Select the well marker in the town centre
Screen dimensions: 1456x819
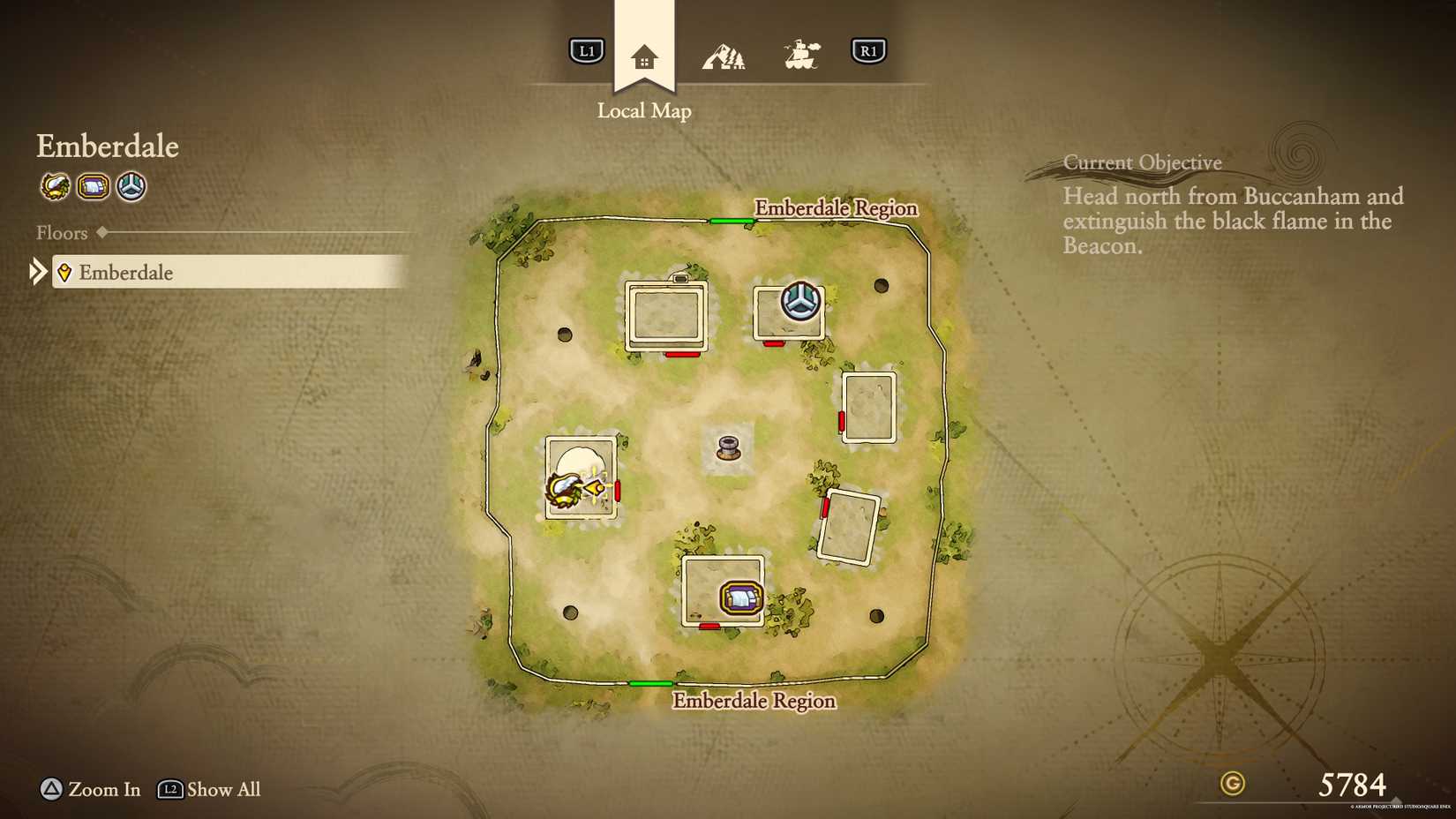728,447
